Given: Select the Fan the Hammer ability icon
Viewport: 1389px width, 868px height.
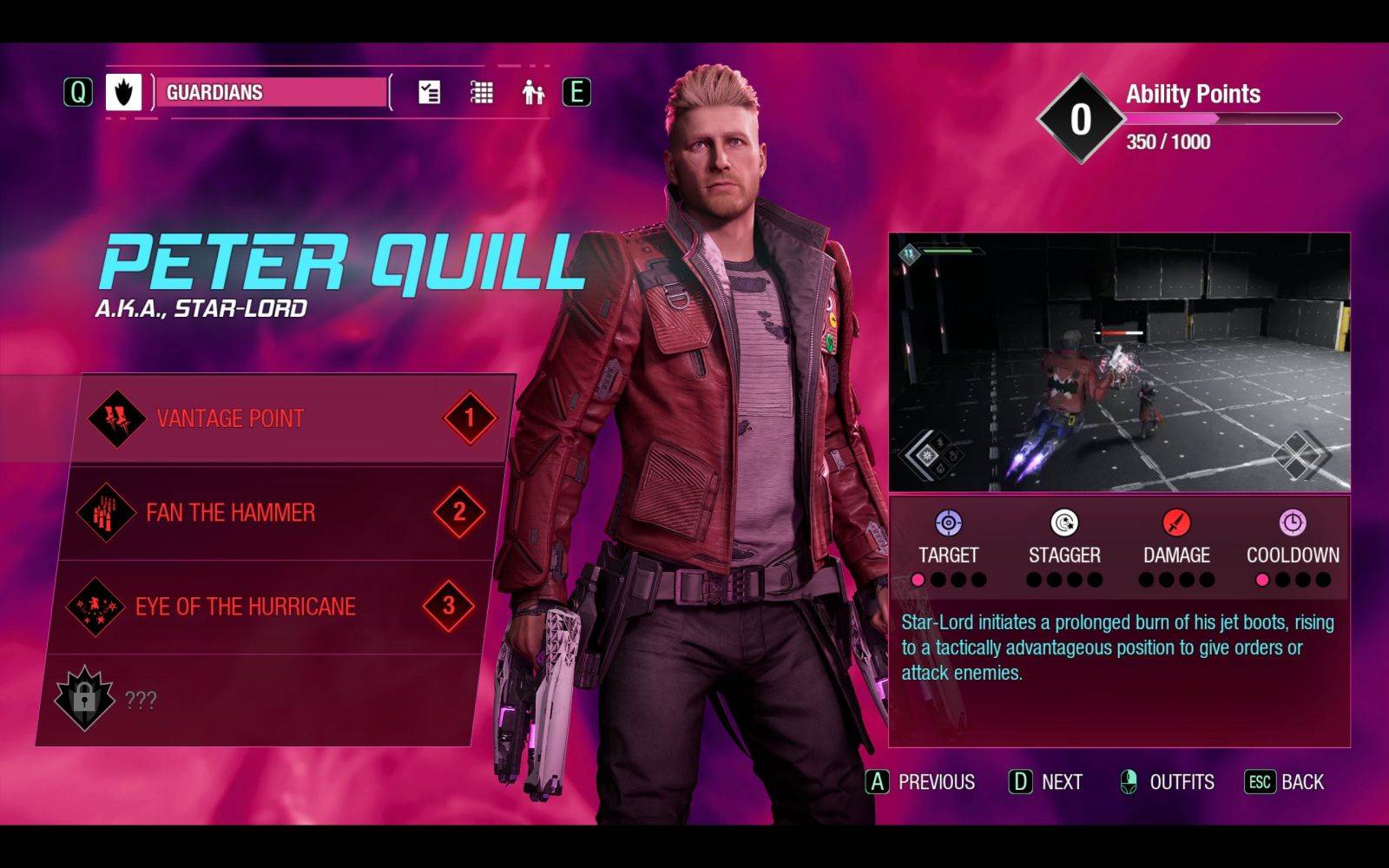Looking at the screenshot, I should [x=109, y=512].
